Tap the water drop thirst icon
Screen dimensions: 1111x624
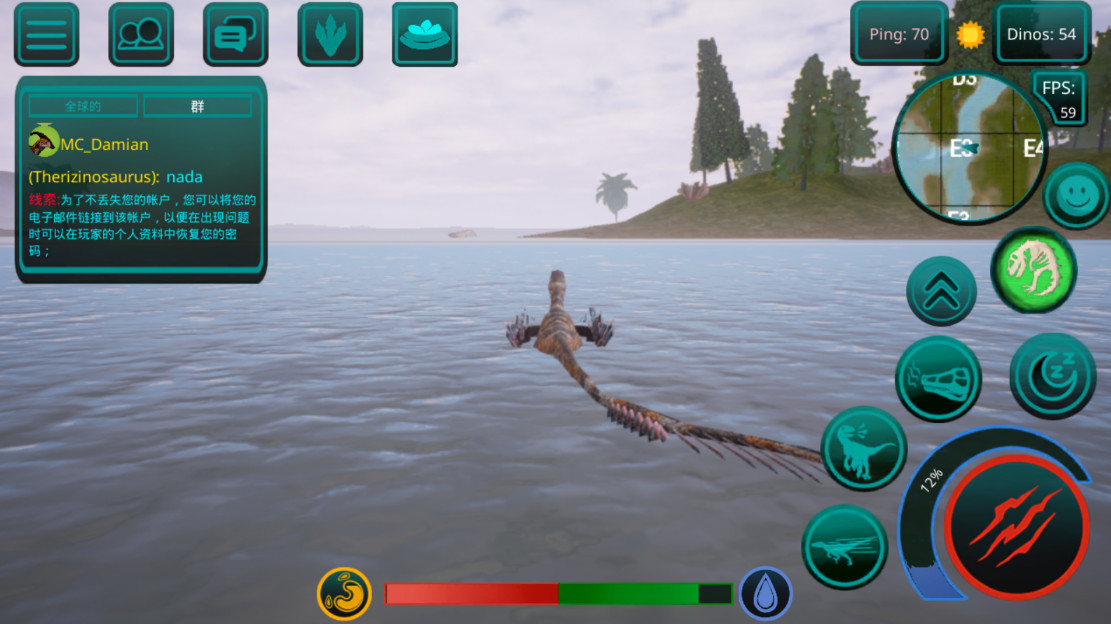[766, 593]
